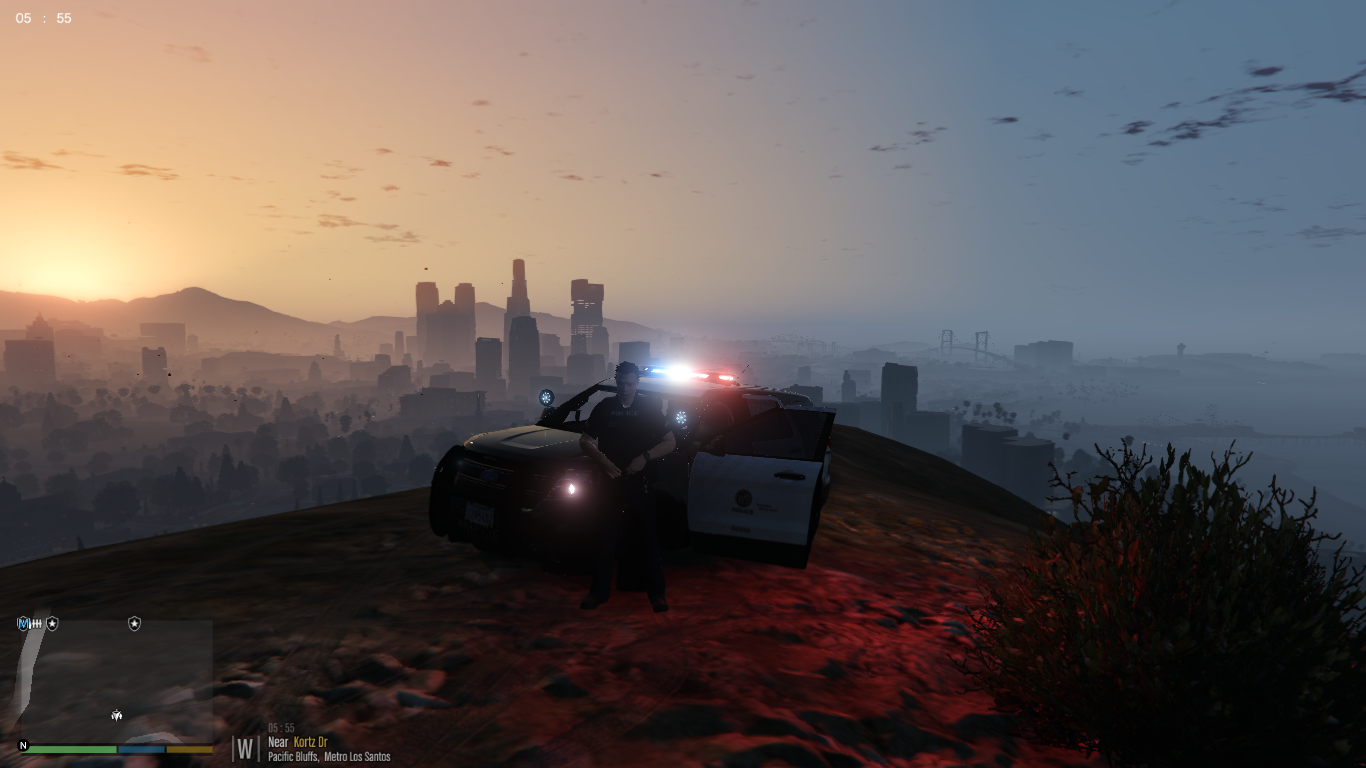Toggle the voice chat indicator off

click(x=23, y=622)
